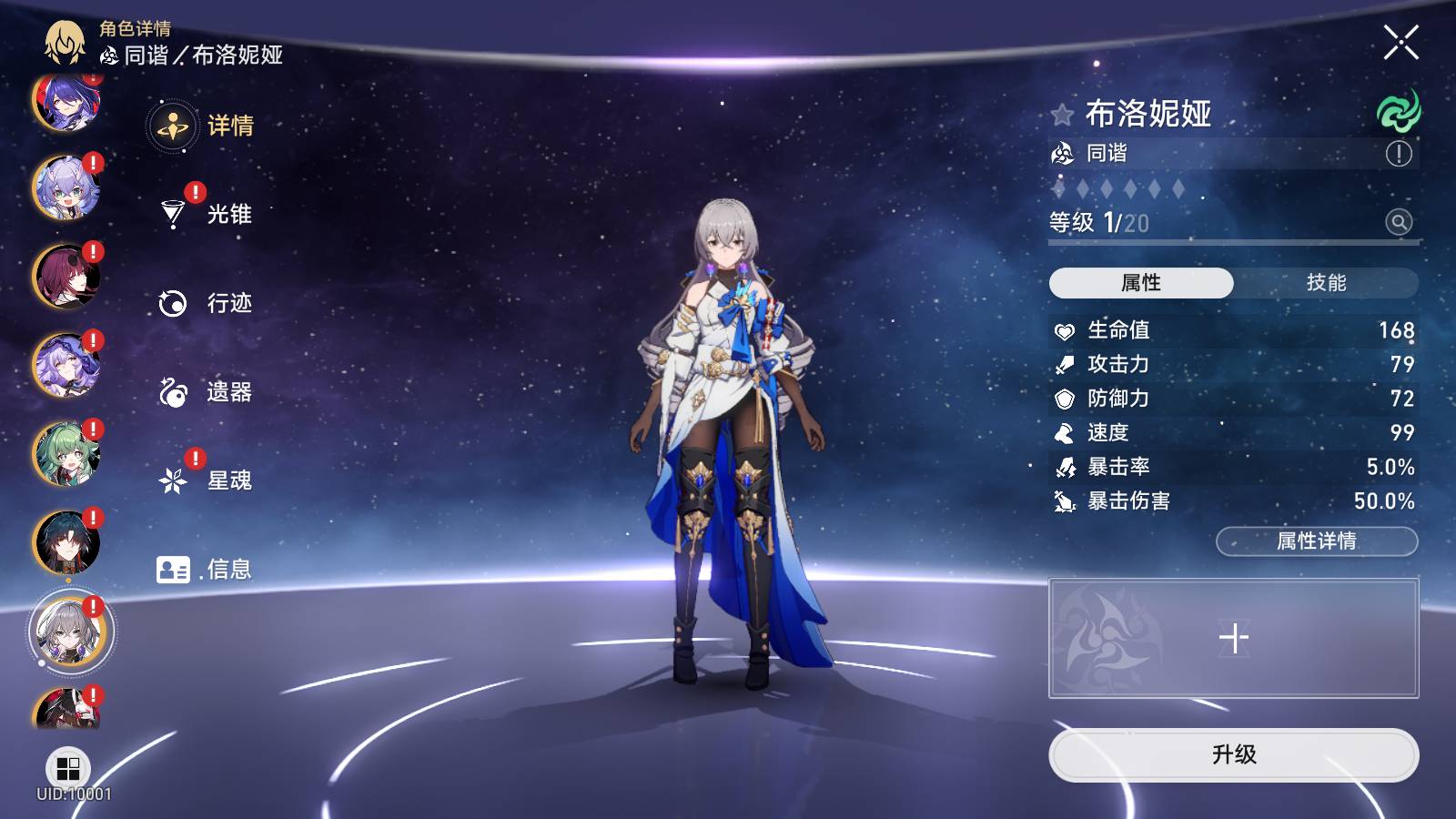
Task: Click the magnifier icon beside level
Action: pos(1399,222)
